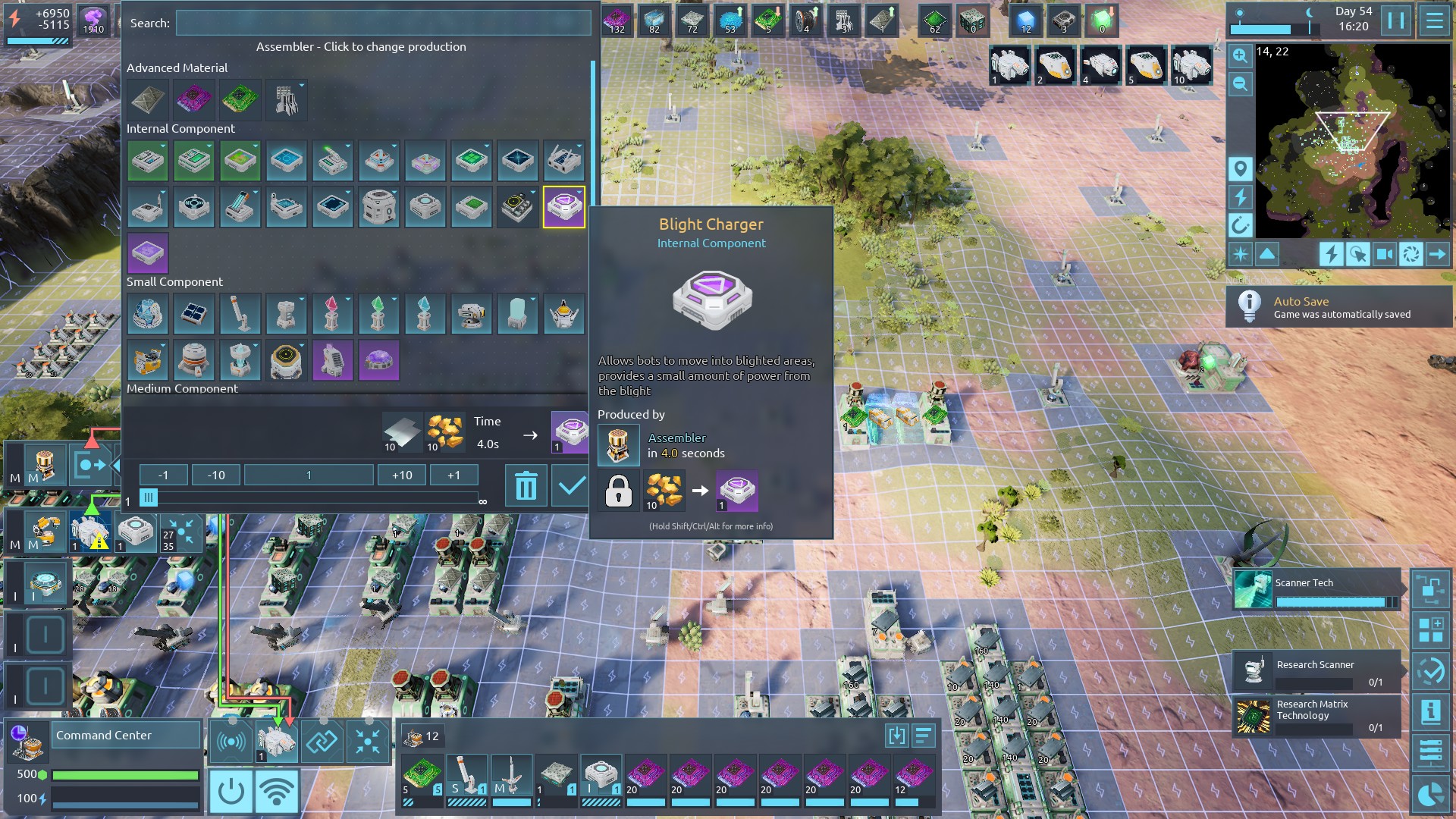Confirm production with the checkmark button
The image size is (1456, 819).
pos(570,485)
